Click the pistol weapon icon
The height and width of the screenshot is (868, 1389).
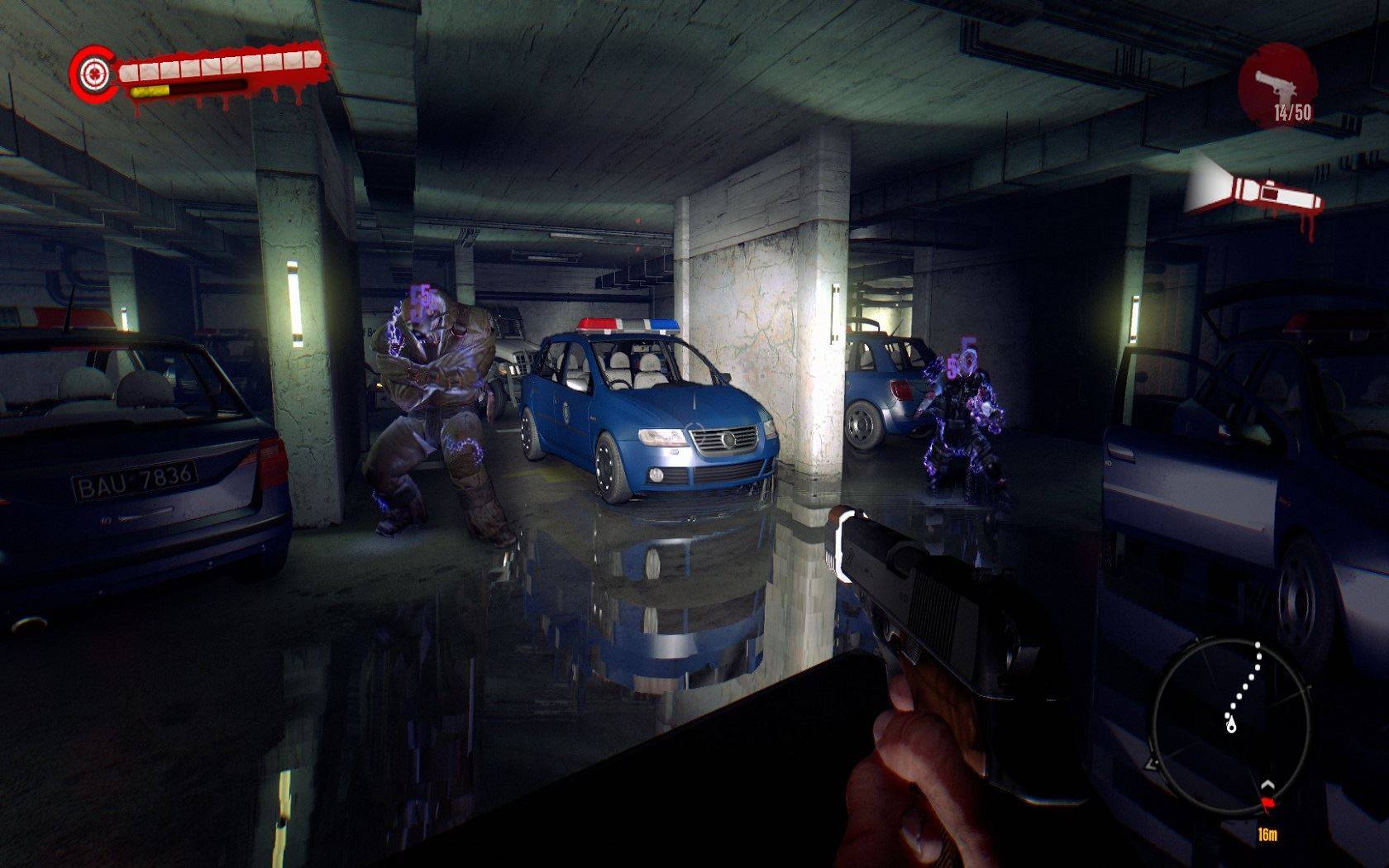pos(1276,84)
